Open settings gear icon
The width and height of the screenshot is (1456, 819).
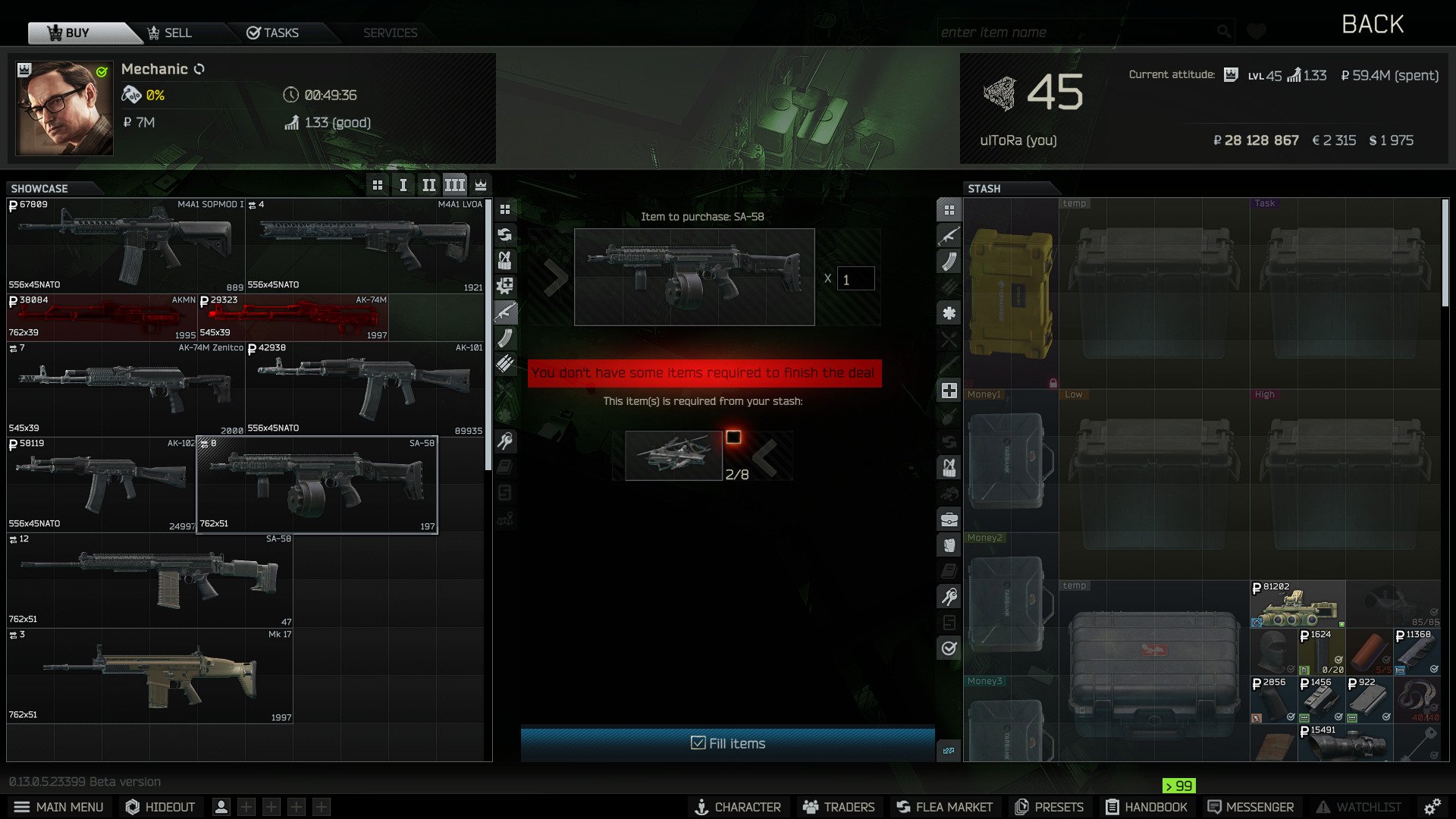tap(1432, 807)
